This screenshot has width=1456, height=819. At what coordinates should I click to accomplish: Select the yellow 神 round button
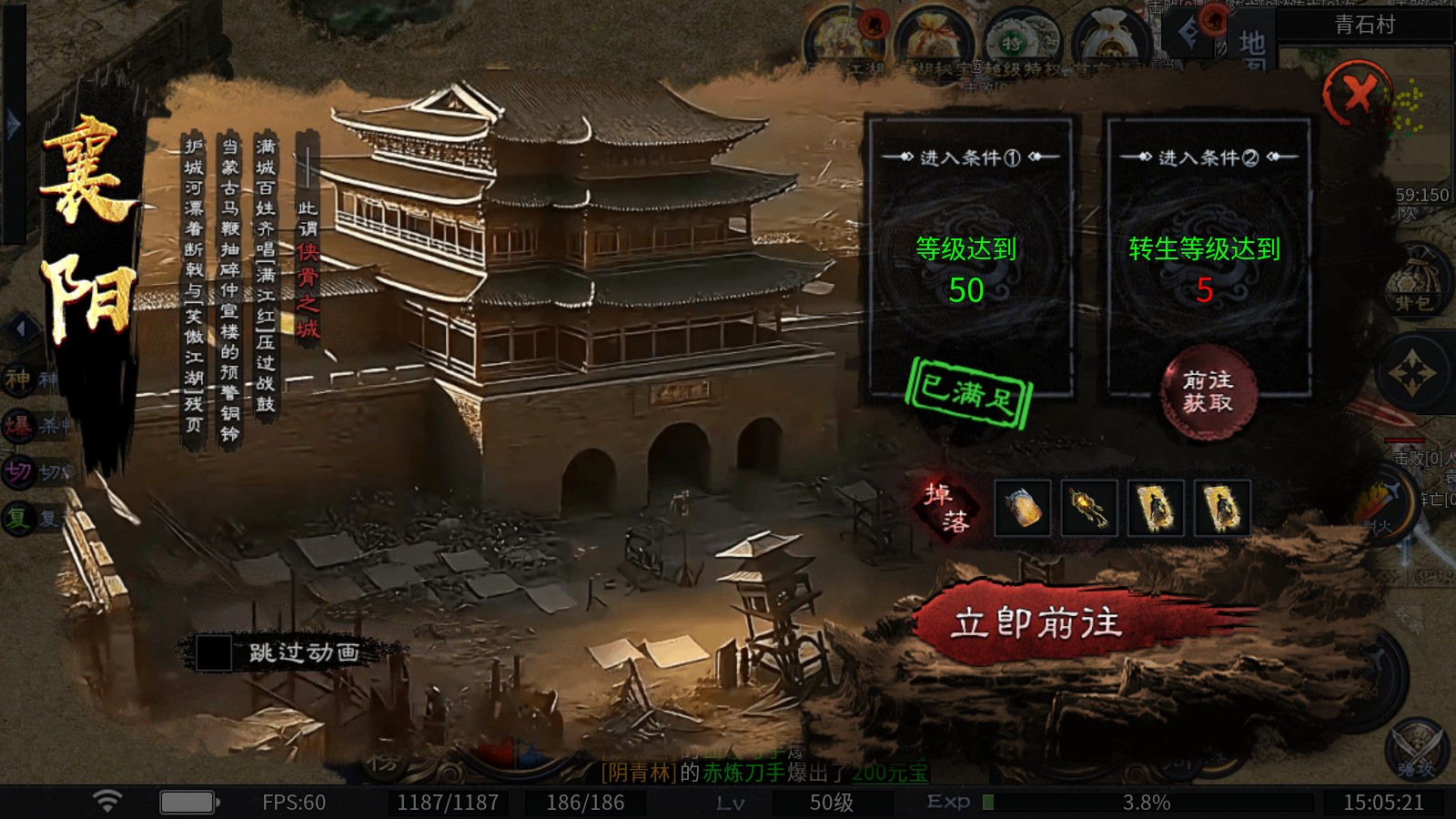coord(19,379)
